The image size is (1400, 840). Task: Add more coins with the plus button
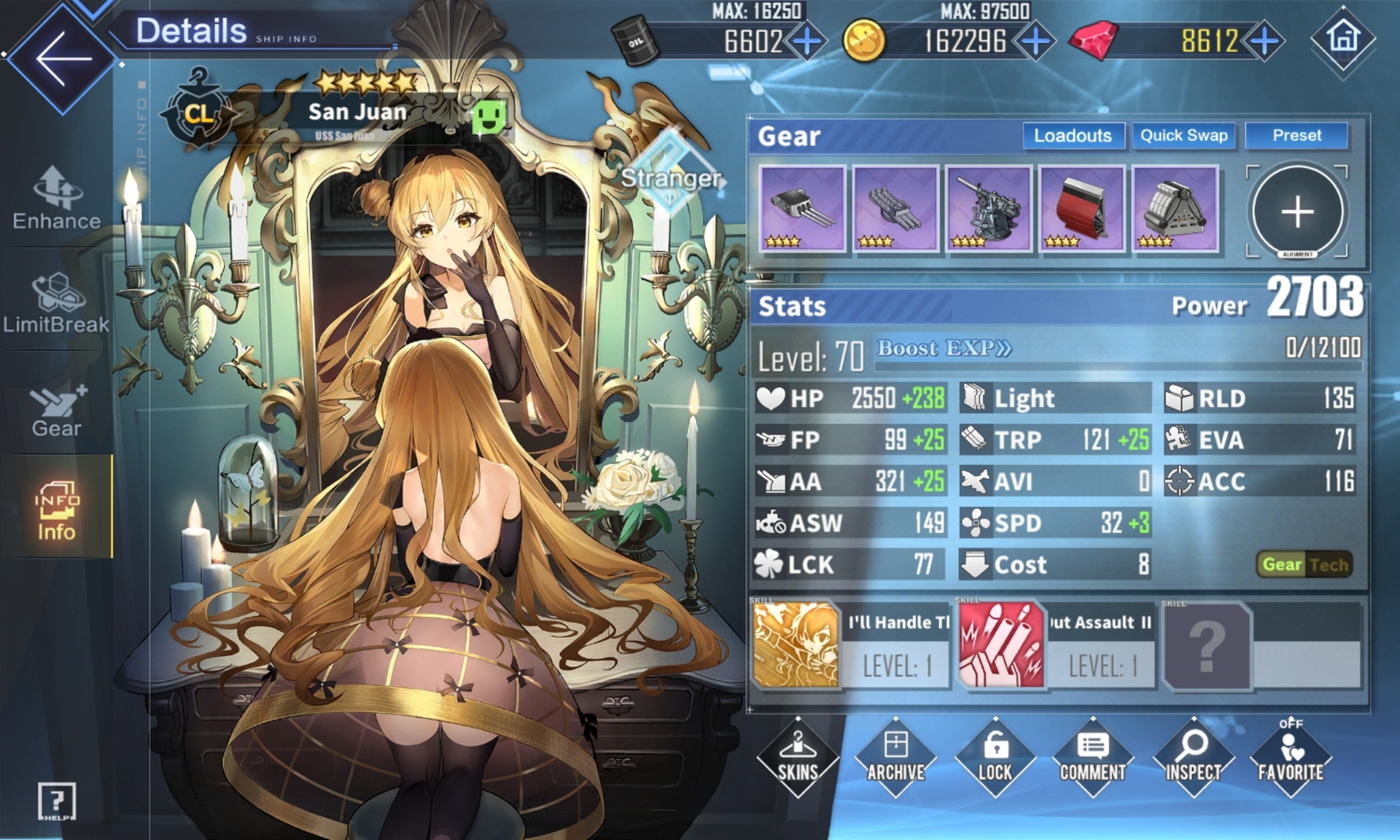[1035, 42]
